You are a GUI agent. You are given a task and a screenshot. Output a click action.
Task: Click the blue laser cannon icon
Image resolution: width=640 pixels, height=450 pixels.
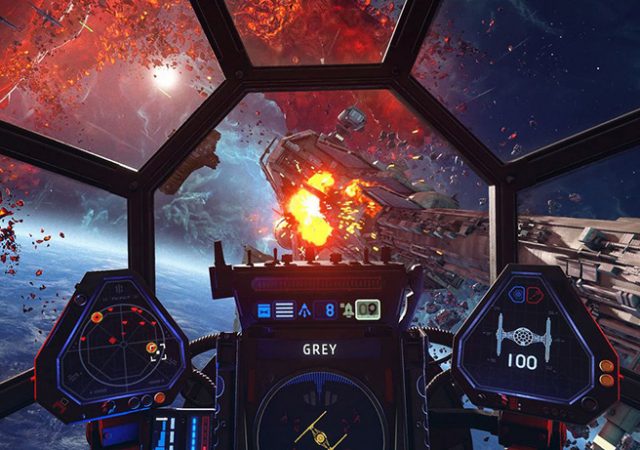pyautogui.click(x=264, y=310)
